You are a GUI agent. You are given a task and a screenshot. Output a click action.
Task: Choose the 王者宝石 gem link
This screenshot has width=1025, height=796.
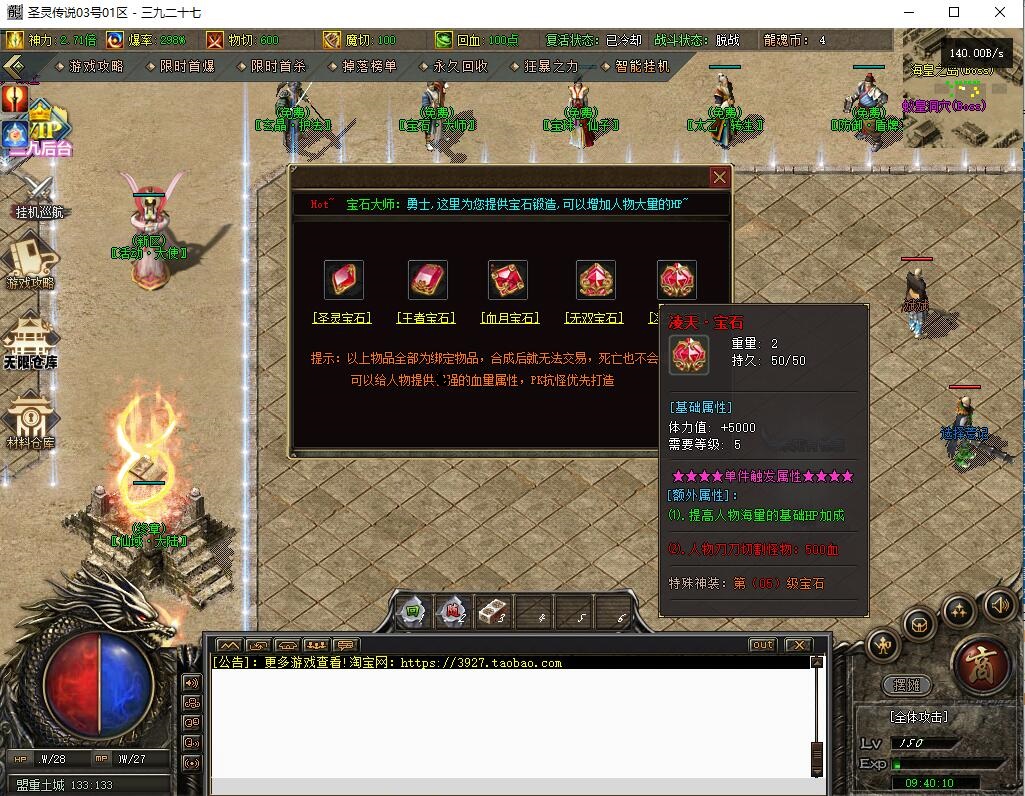427,318
